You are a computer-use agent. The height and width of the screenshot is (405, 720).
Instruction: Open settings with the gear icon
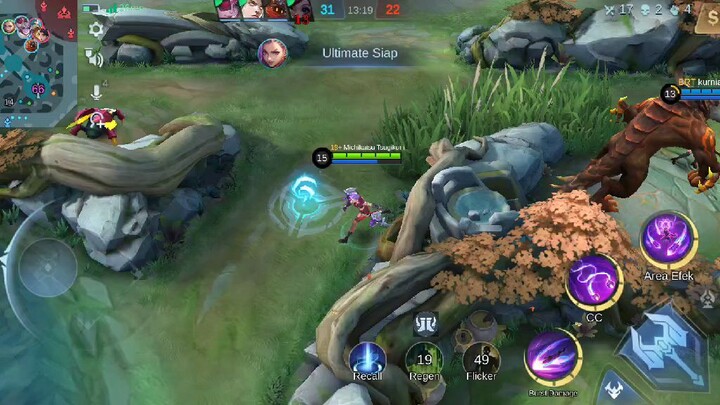click(x=96, y=30)
